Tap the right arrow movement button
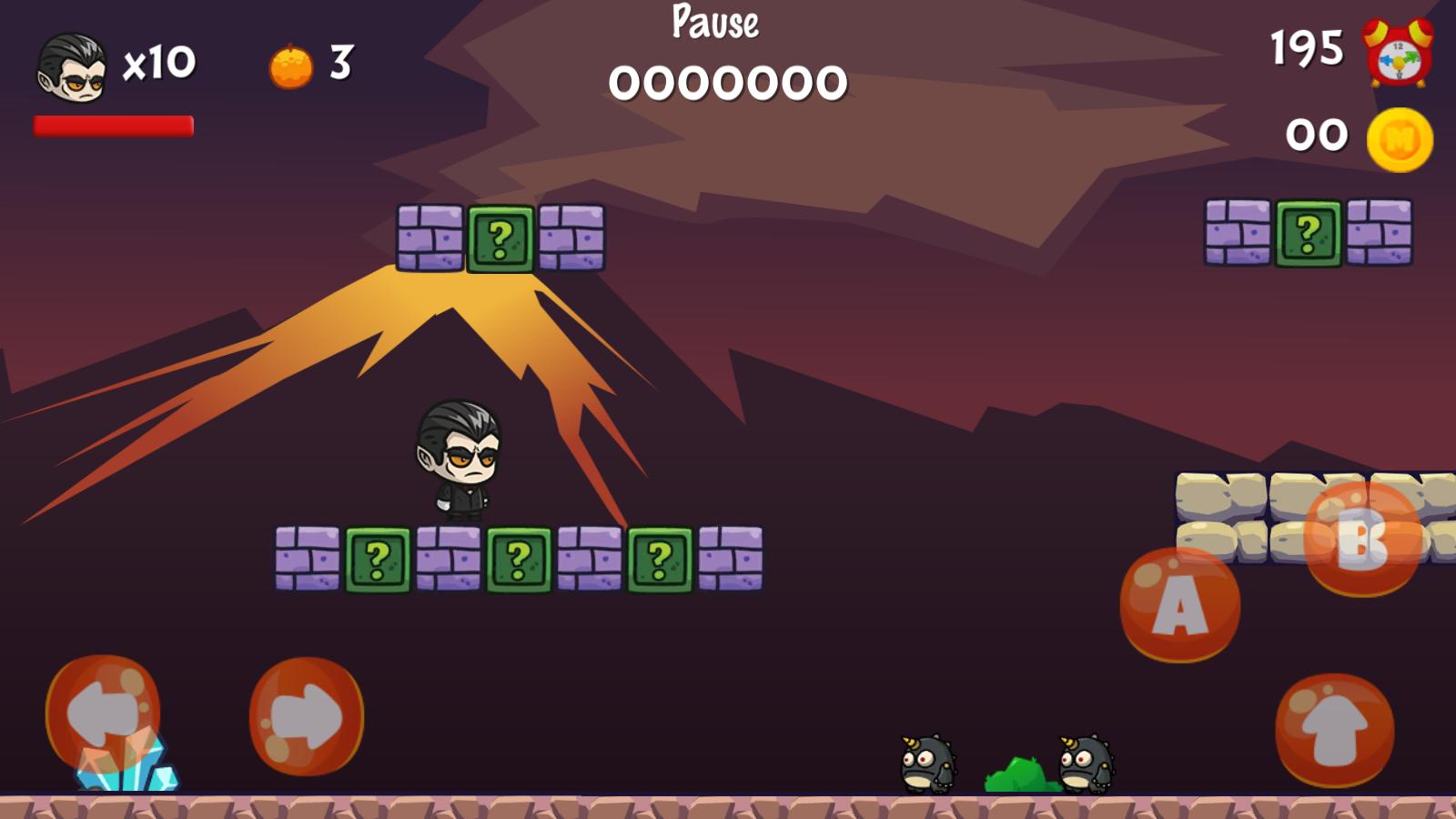The height and width of the screenshot is (819, 1456). pyautogui.click(x=307, y=715)
